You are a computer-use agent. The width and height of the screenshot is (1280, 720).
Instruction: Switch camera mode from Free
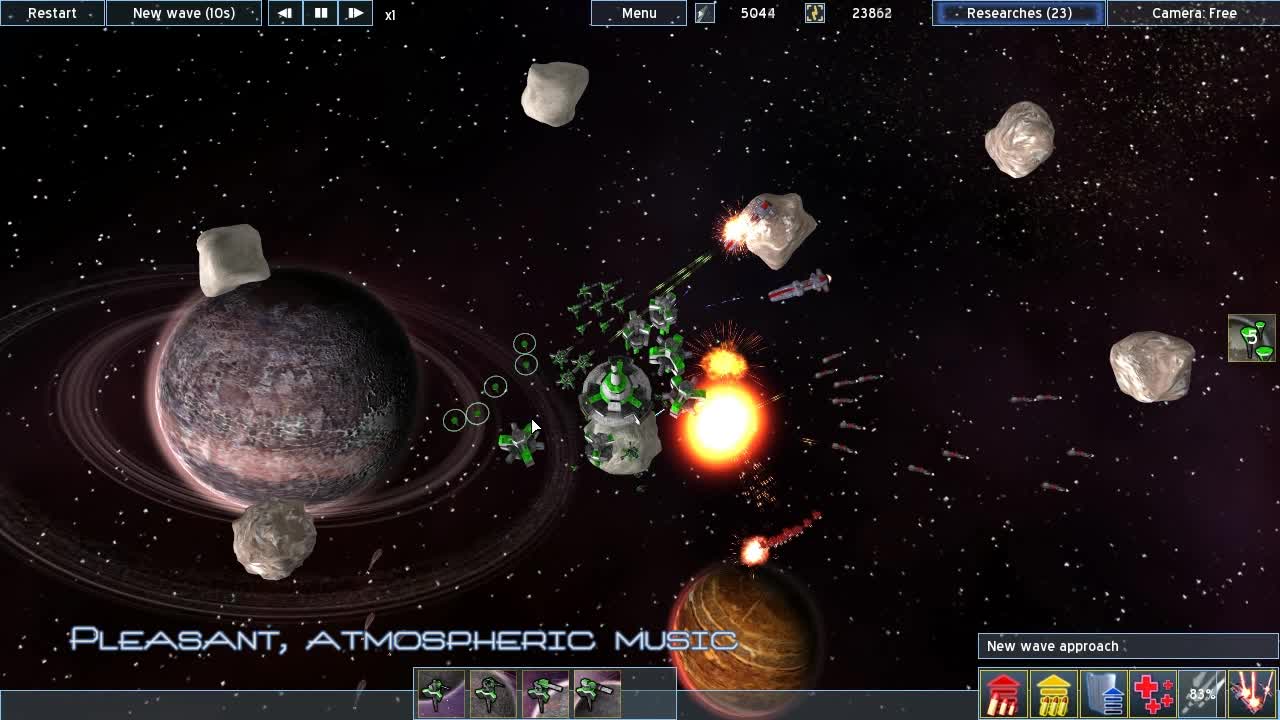[x=1196, y=13]
